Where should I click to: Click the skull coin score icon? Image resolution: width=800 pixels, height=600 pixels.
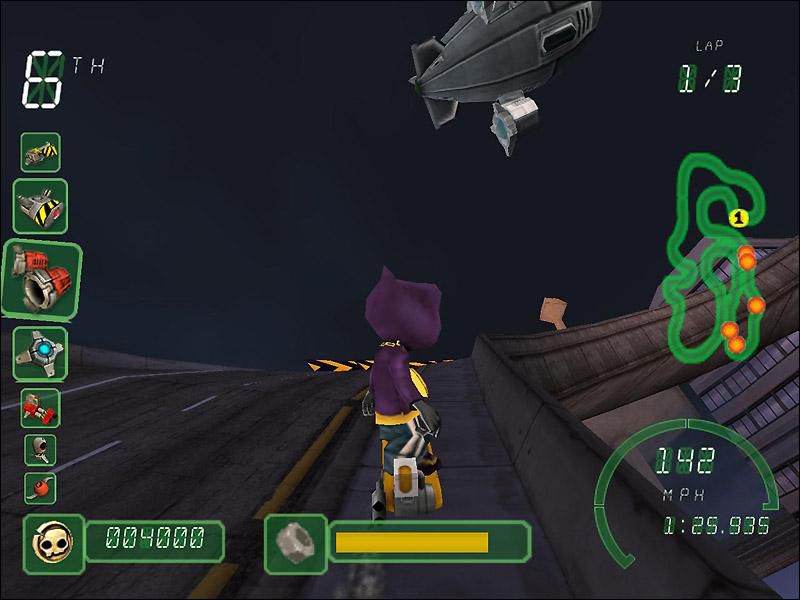(48, 543)
